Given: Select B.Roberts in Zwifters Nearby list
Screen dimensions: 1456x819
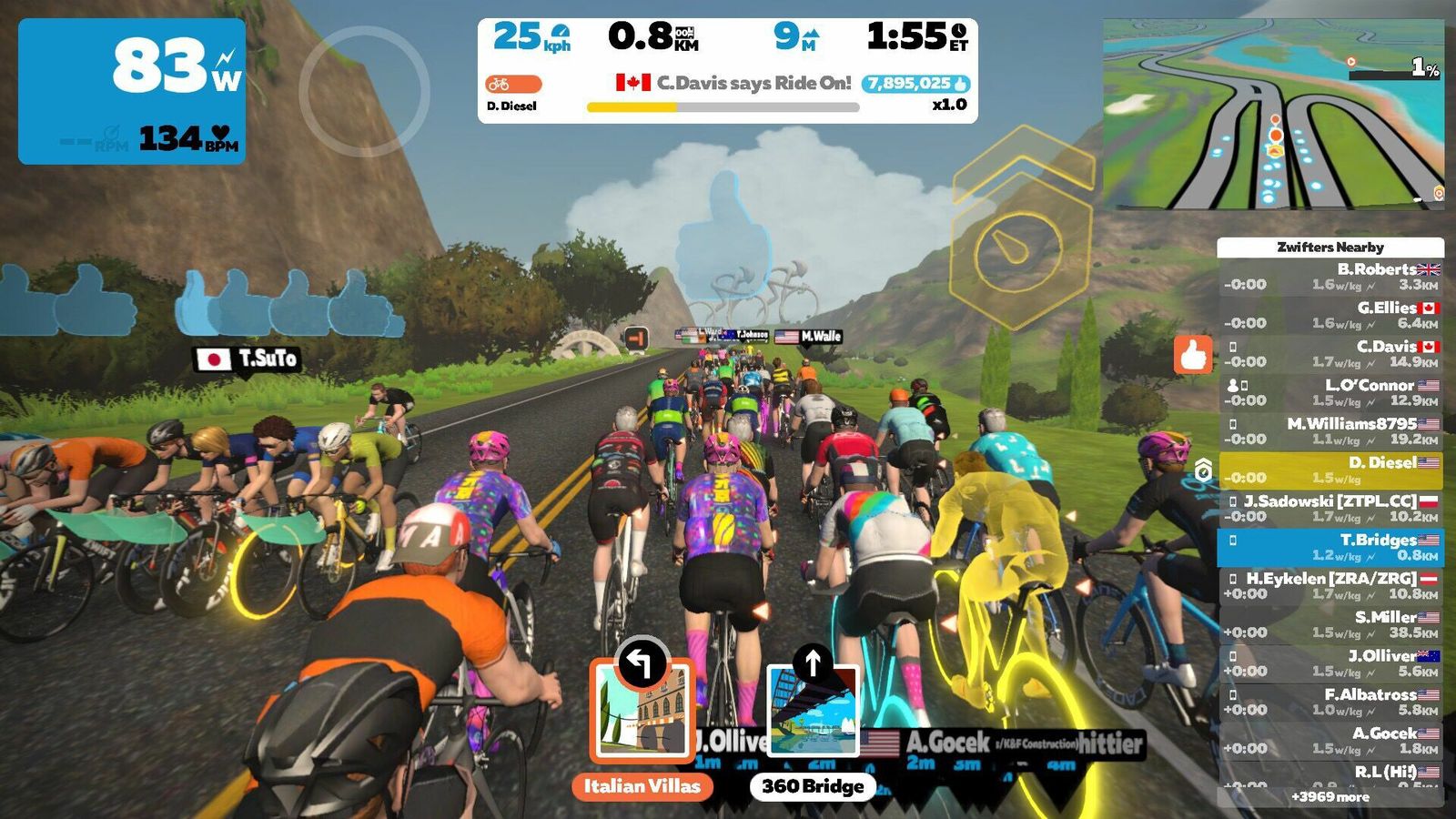Looking at the screenshot, I should click(x=1330, y=277).
